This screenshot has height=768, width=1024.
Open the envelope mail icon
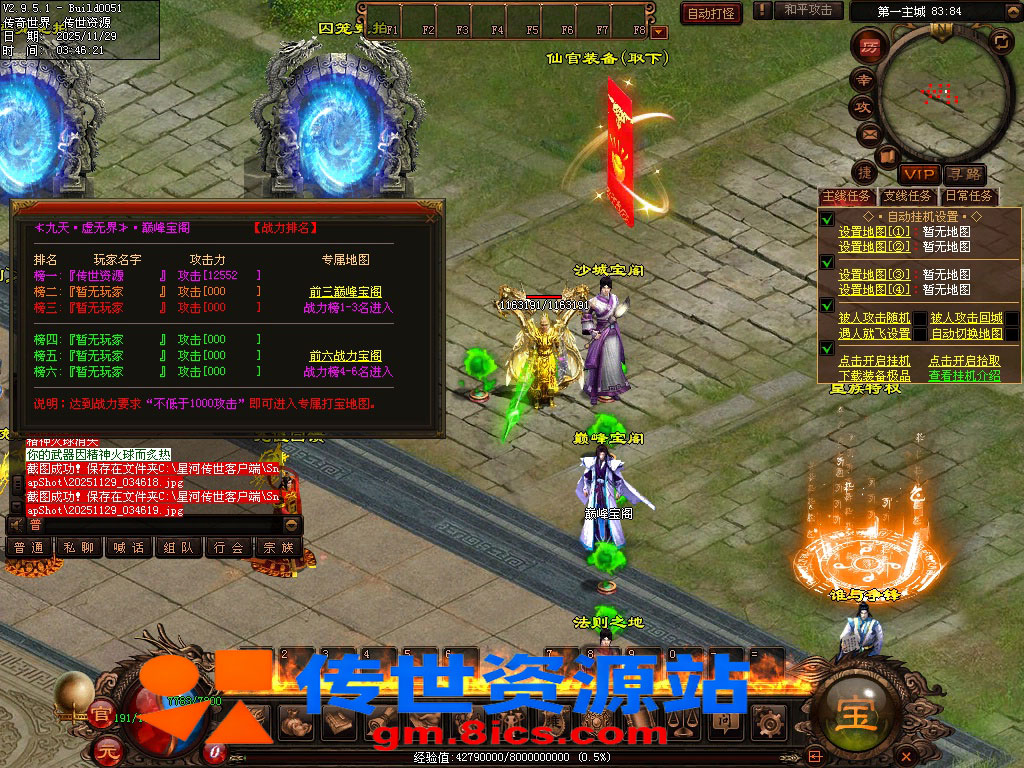(x=868, y=133)
